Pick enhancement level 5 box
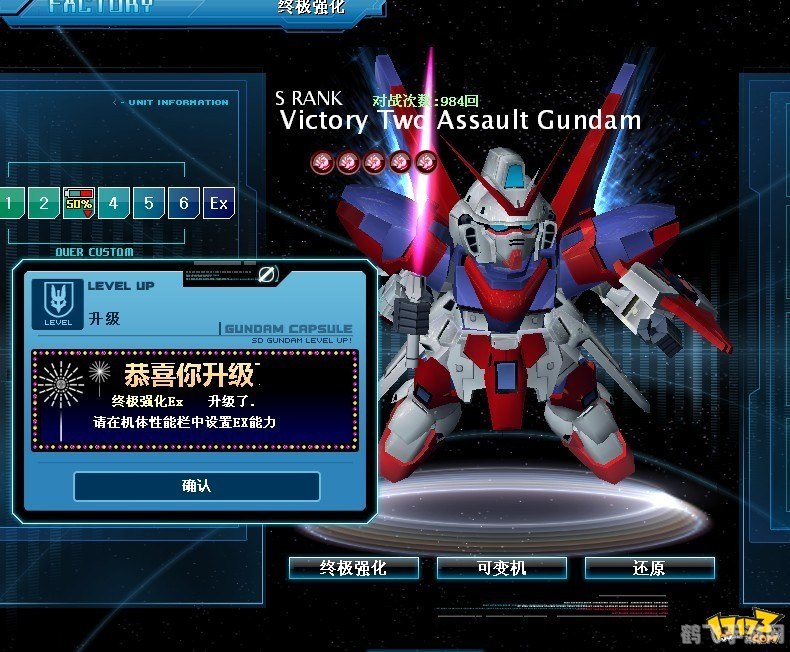The image size is (790, 652). click(x=148, y=203)
